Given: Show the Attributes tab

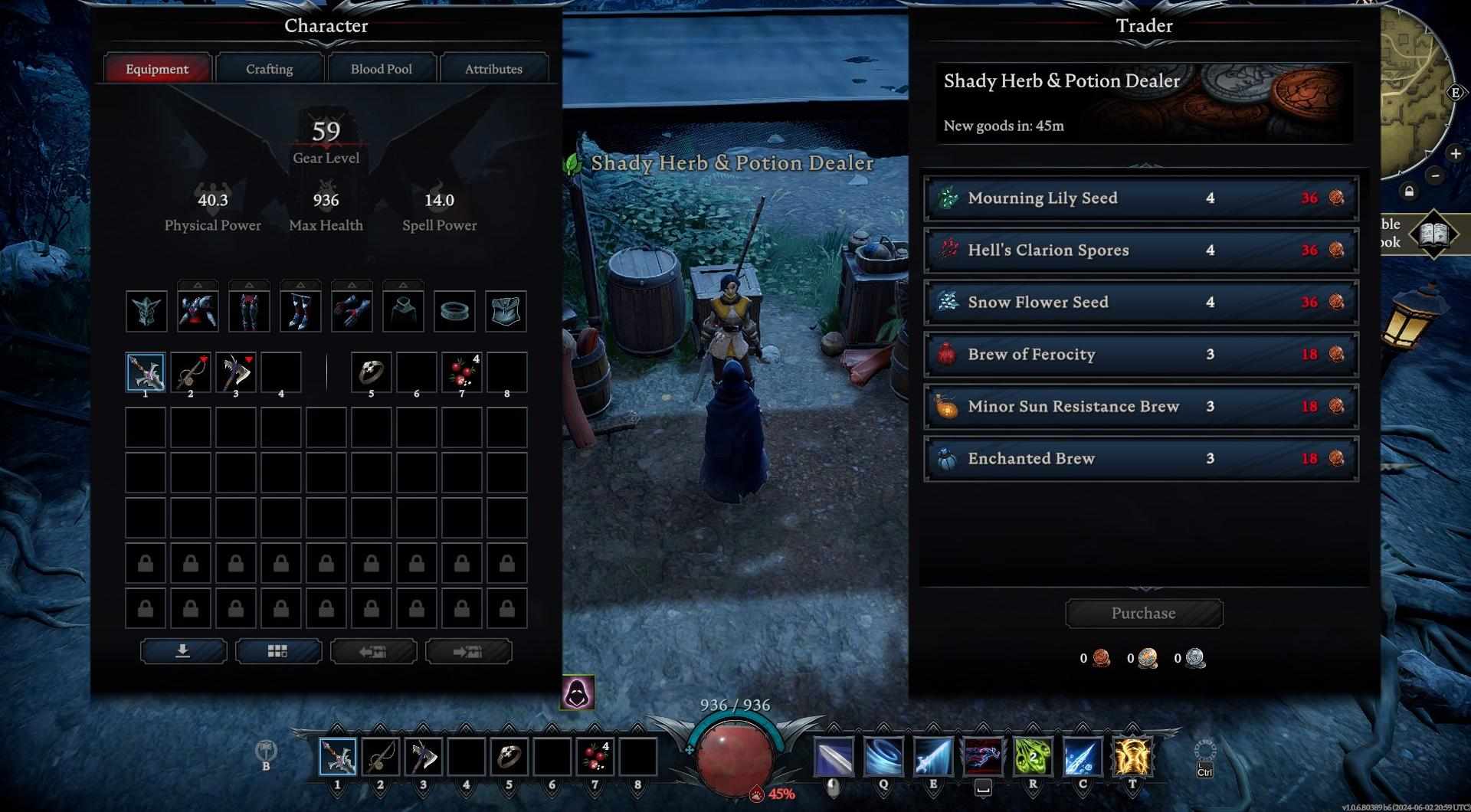Looking at the screenshot, I should pyautogui.click(x=493, y=69).
